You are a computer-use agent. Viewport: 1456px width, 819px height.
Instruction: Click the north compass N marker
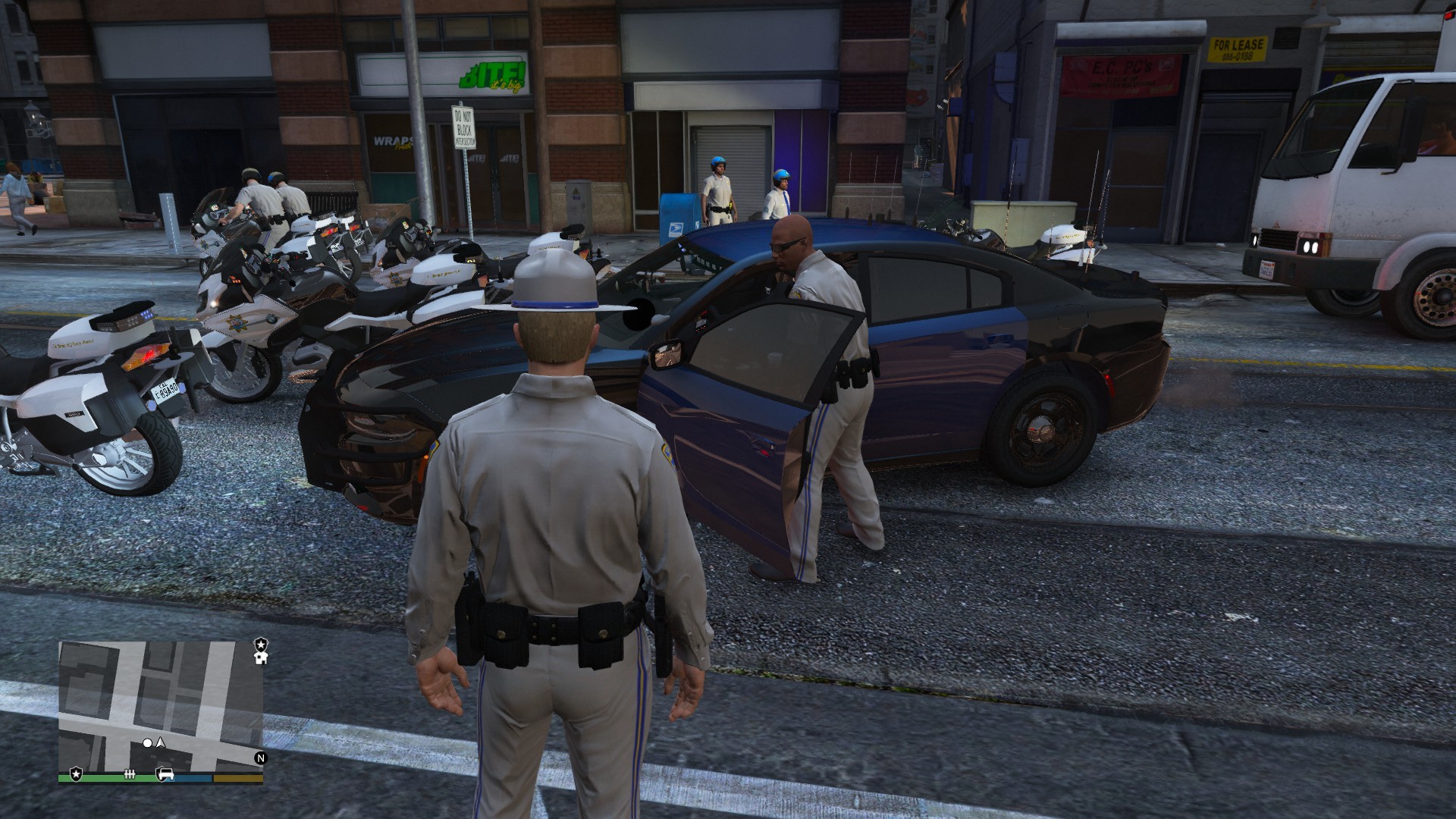(261, 757)
